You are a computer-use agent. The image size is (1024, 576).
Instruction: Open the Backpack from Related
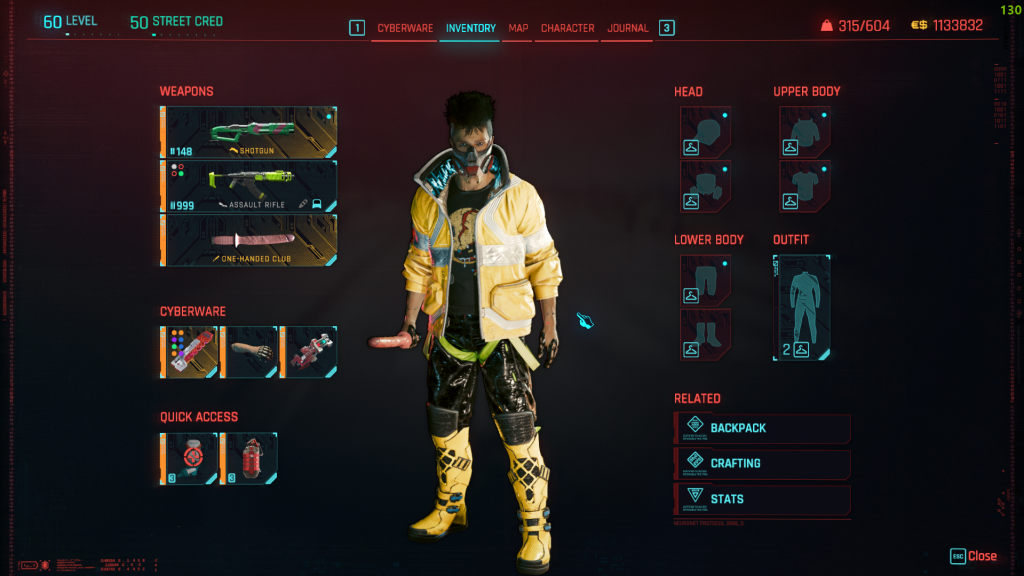[763, 428]
